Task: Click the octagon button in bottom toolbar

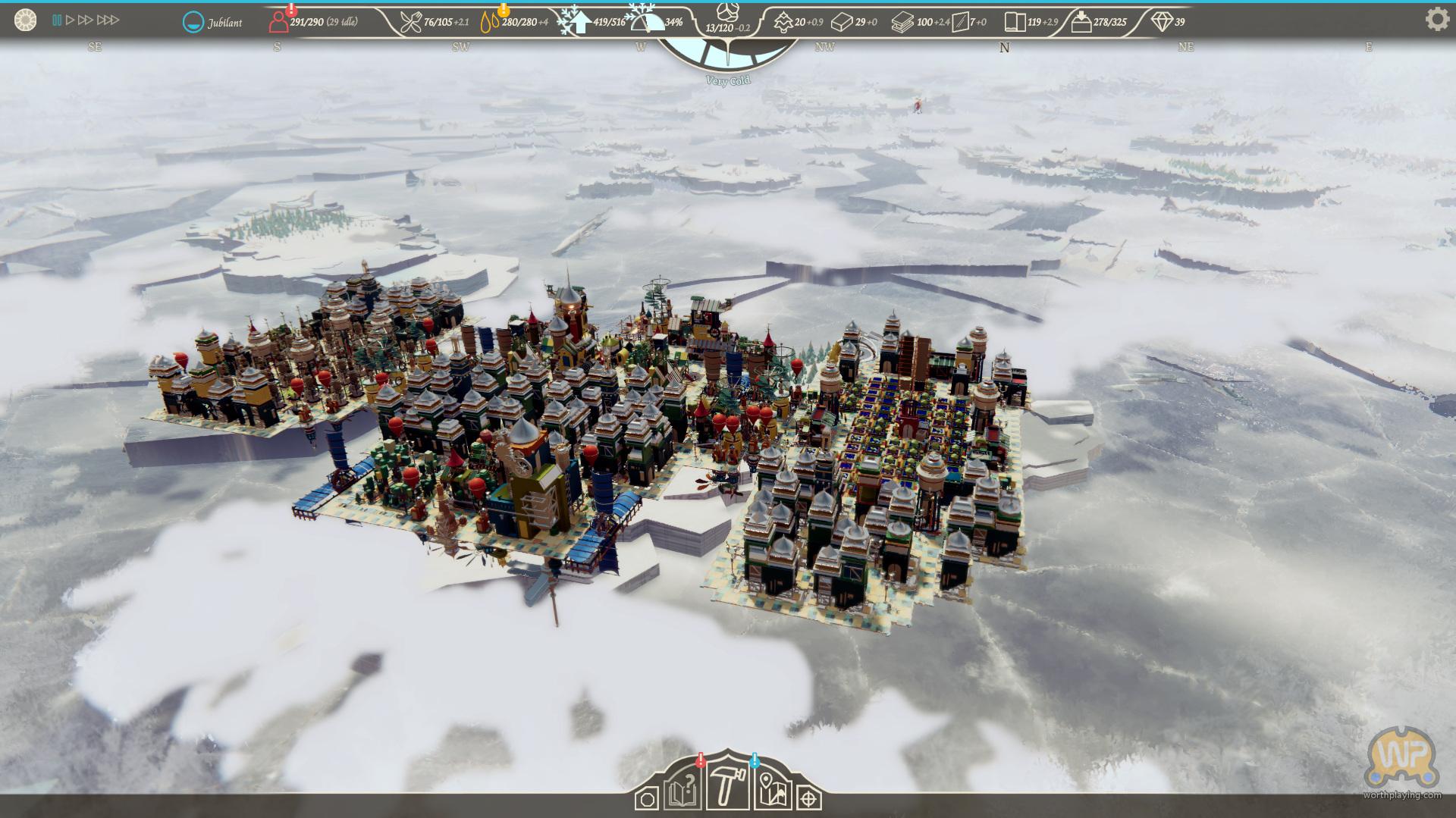Action: click(647, 799)
